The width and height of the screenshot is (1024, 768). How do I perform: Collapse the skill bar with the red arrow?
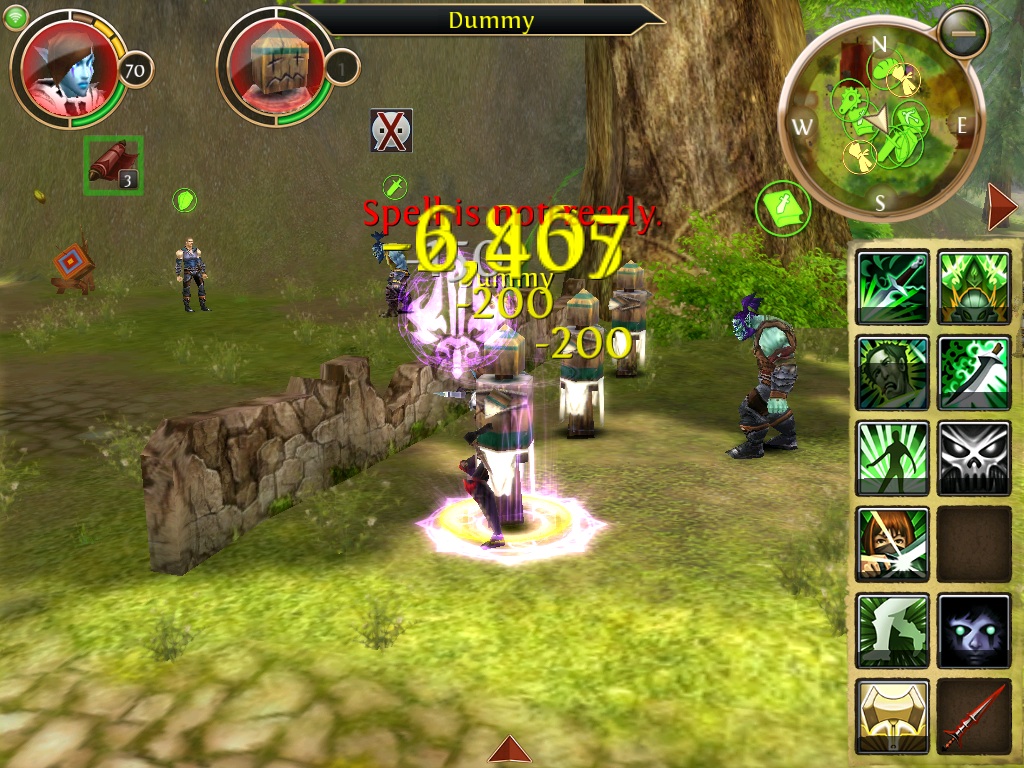click(1001, 208)
